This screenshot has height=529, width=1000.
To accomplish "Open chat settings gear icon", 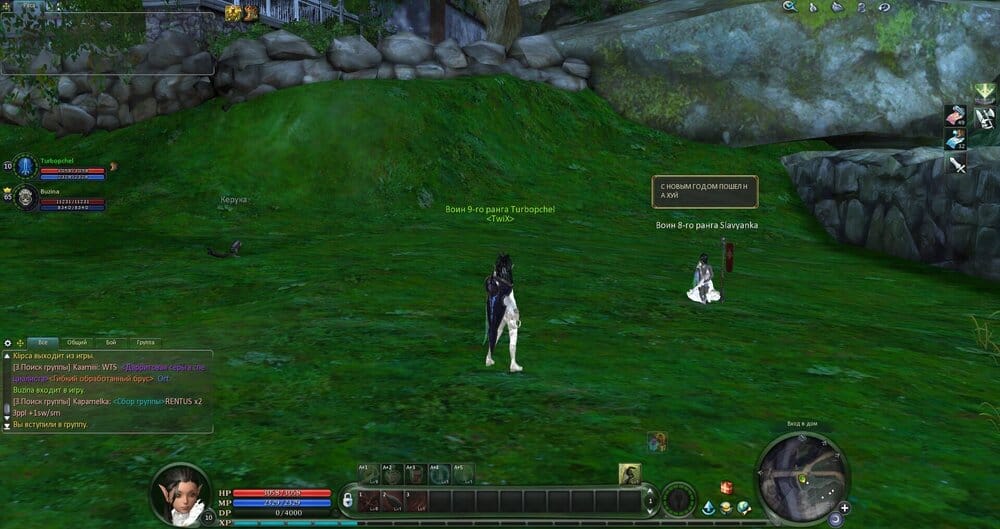I will (x=7, y=343).
